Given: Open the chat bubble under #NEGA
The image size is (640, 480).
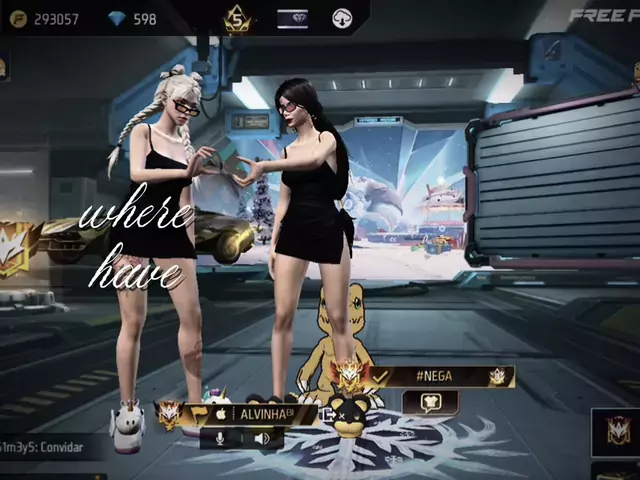Looking at the screenshot, I should [x=430, y=402].
